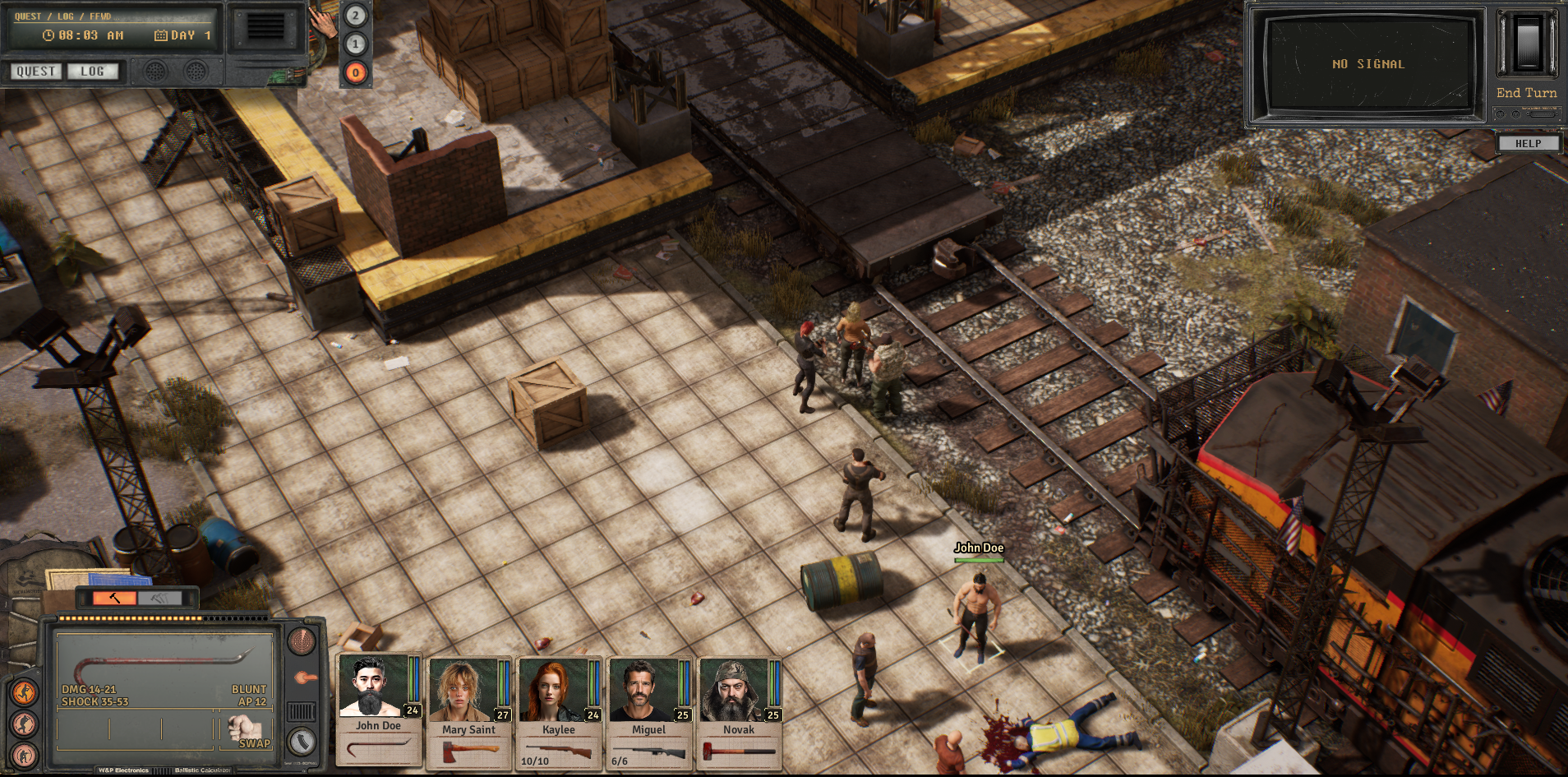
Task: Set fast-forward speed to 2
Action: pyautogui.click(x=355, y=15)
